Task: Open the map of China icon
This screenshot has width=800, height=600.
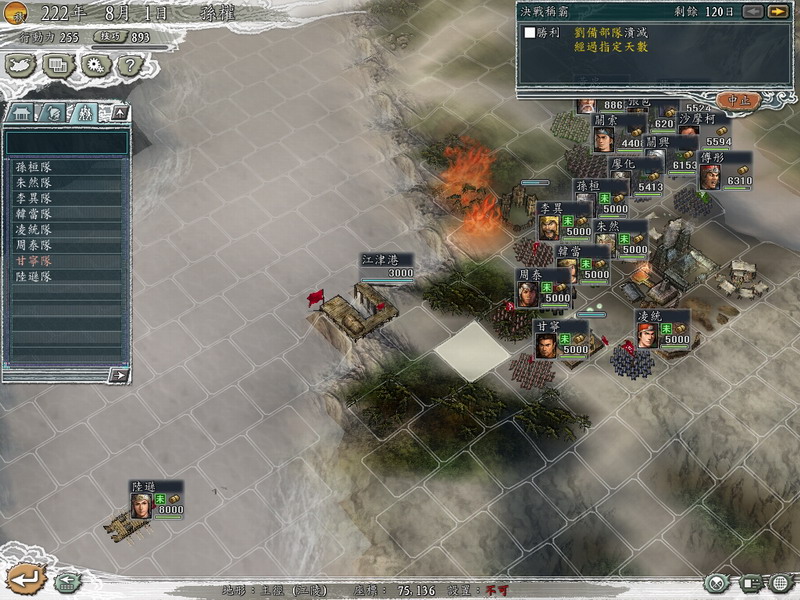Action: click(22, 66)
